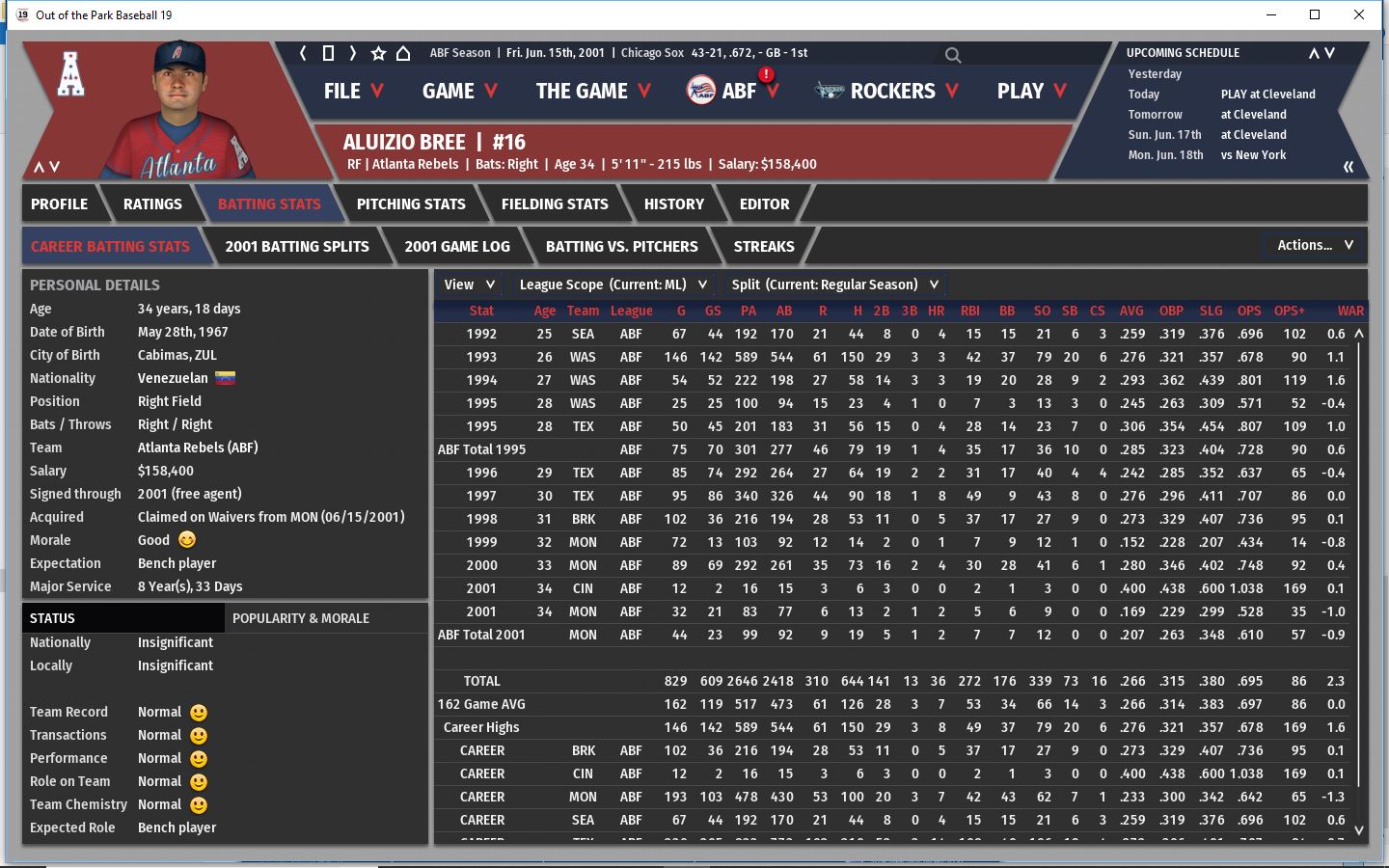This screenshot has height=868, width=1389.
Task: Select BATTING VS. PITCHERS tab
Action: (x=621, y=247)
